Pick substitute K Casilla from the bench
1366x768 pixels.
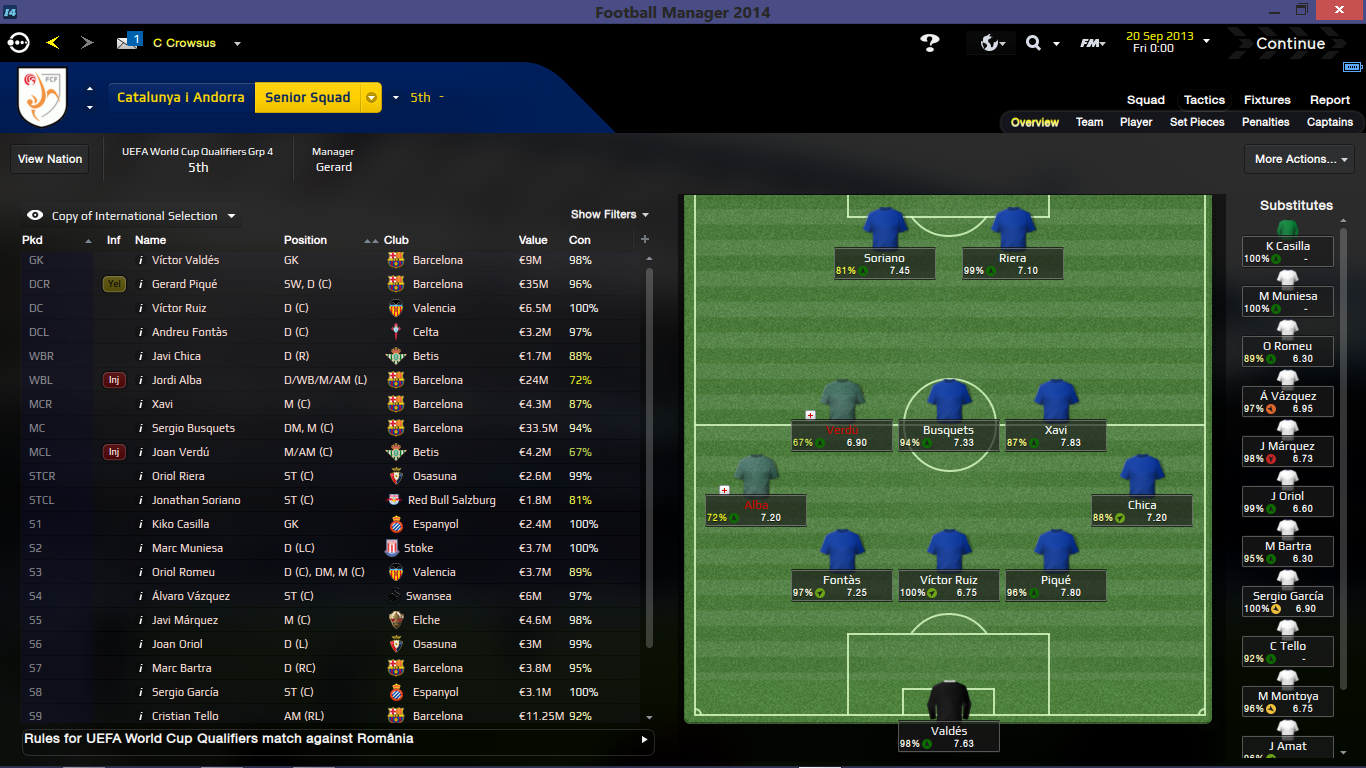1287,246
